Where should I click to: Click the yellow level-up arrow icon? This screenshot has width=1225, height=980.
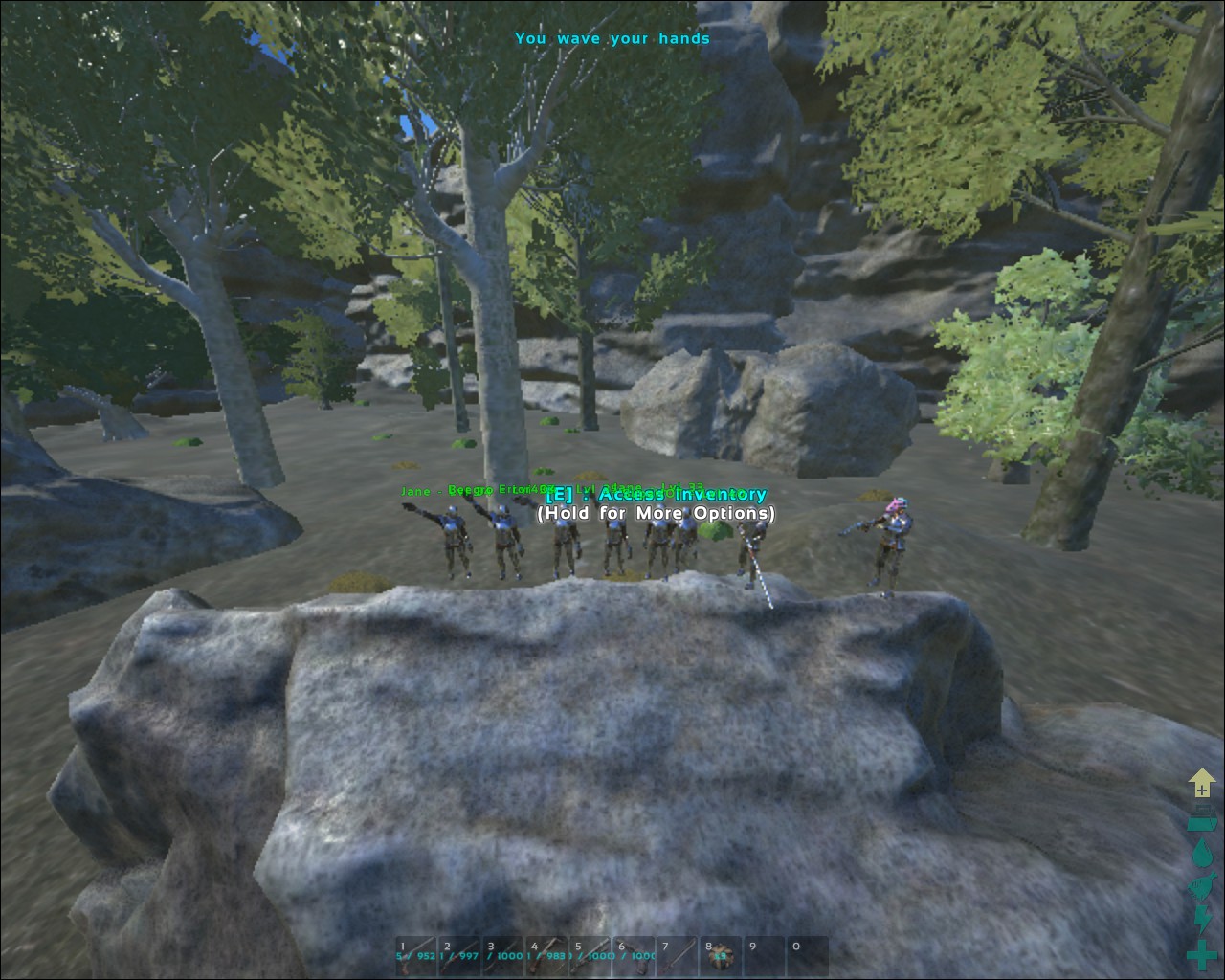coord(1201,783)
